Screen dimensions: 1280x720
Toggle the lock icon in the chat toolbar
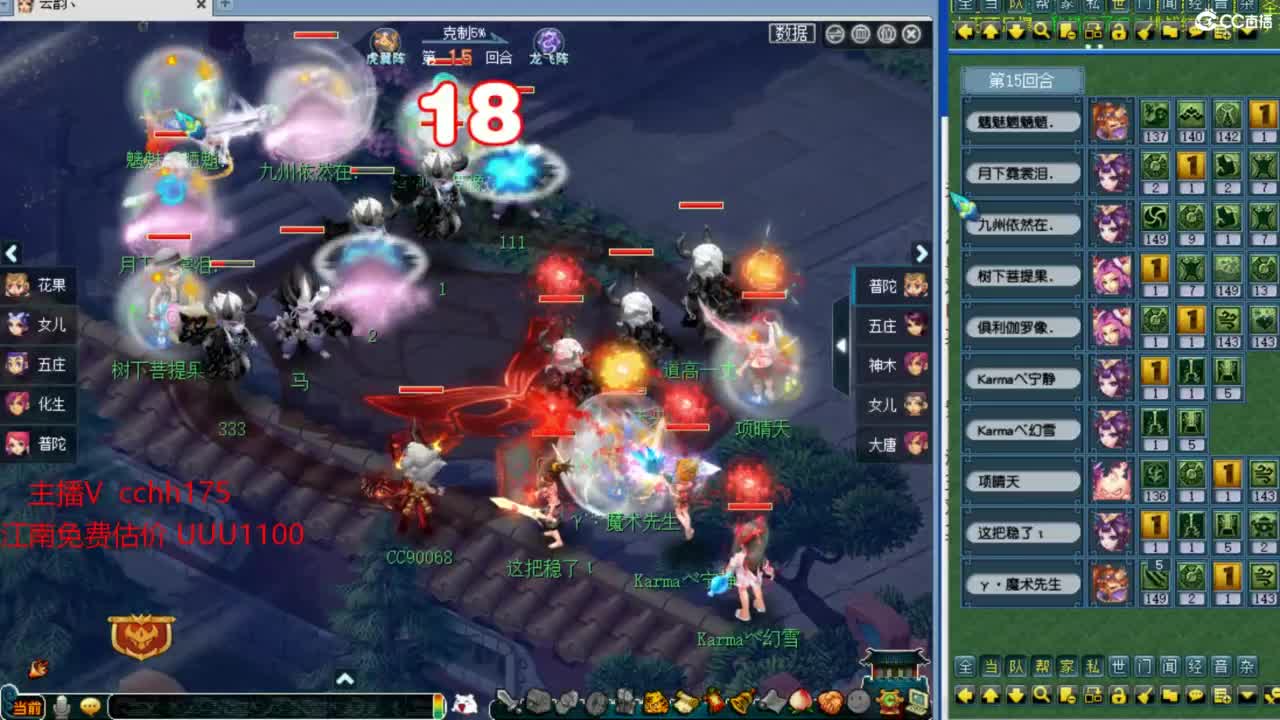pyautogui.click(x=1118, y=695)
